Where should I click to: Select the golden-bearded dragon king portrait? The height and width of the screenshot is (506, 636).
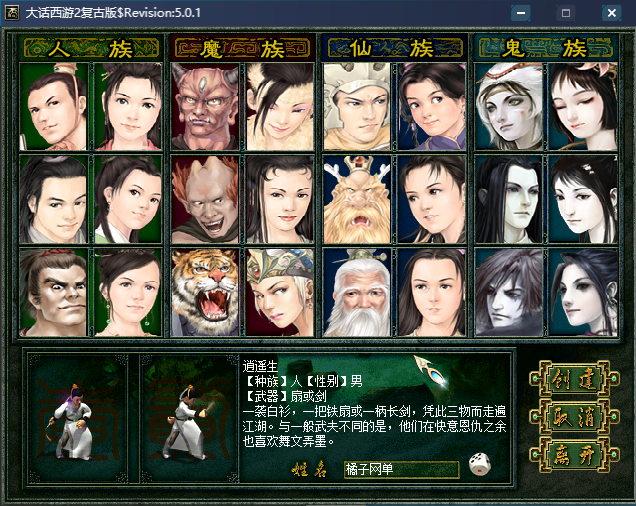click(357, 200)
